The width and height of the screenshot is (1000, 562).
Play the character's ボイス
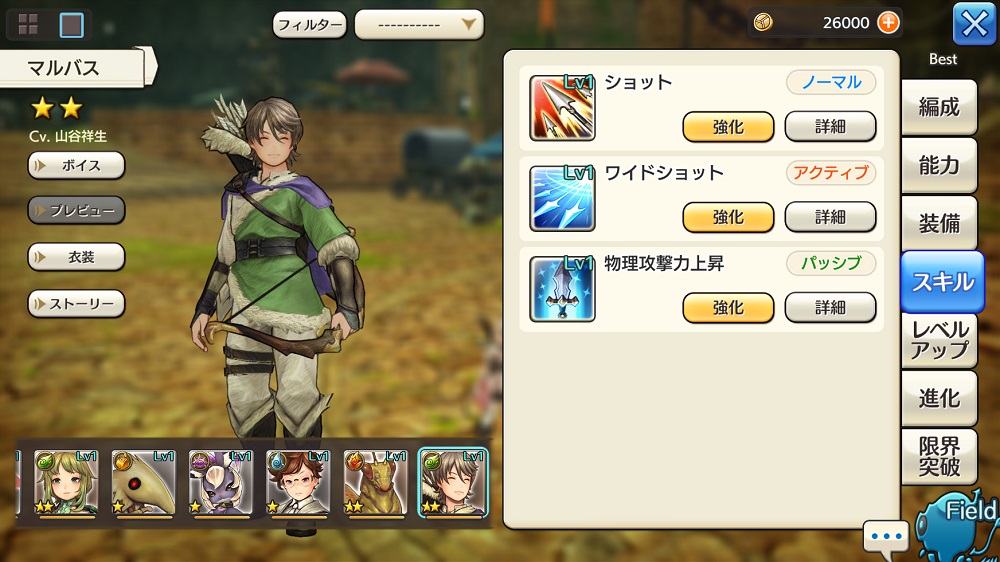(76, 165)
